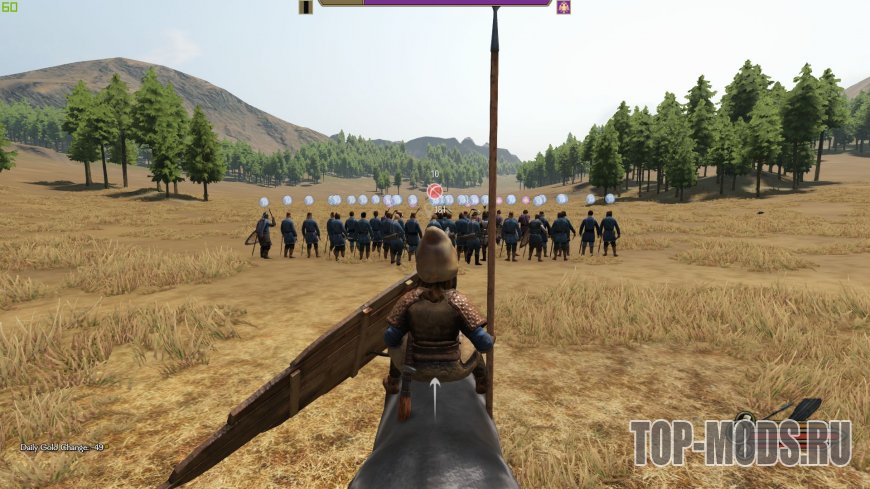870x489 pixels.
Task: Select the red formation marker above the troops
Action: point(435,191)
